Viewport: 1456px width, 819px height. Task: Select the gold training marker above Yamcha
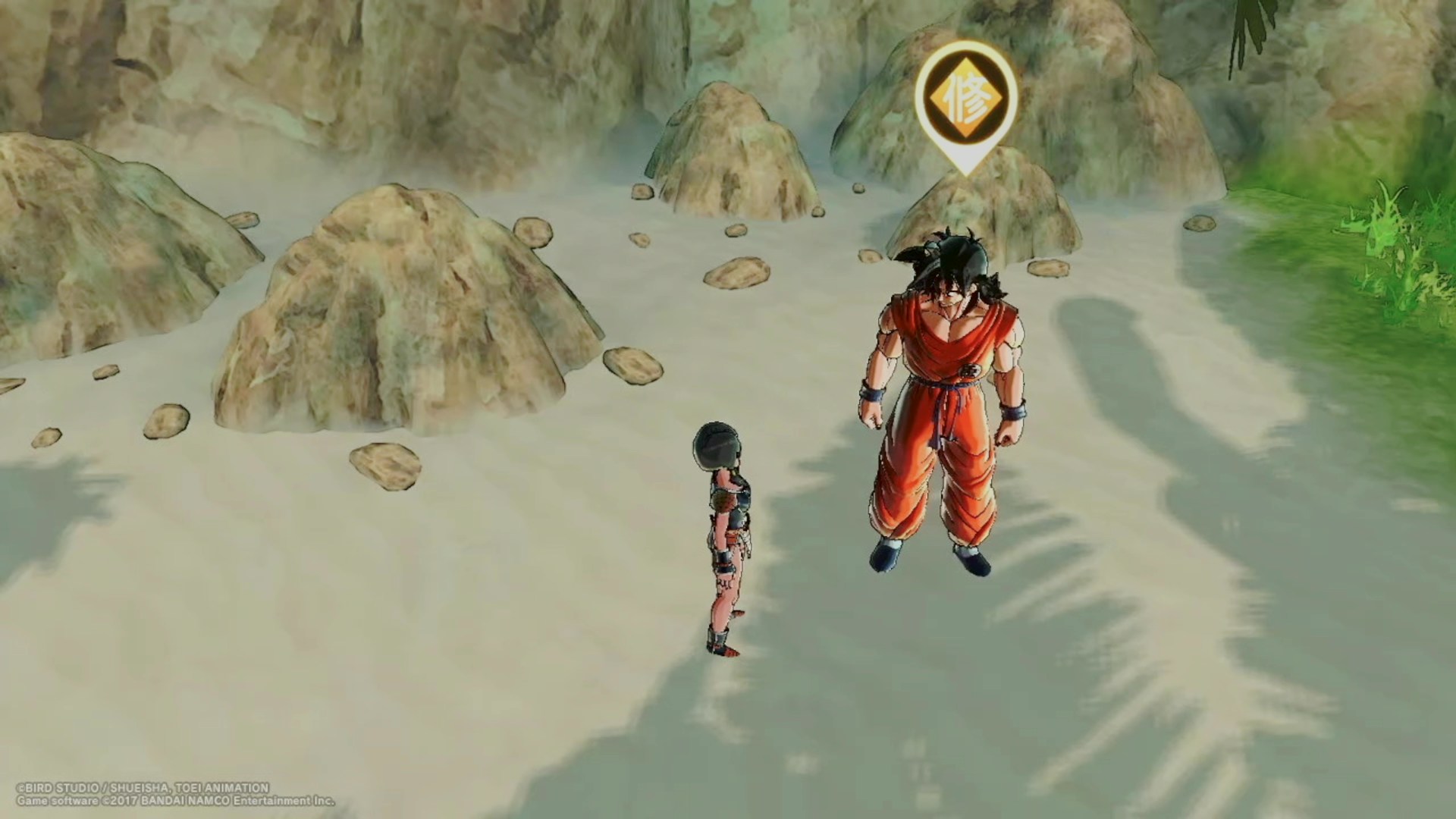click(965, 100)
